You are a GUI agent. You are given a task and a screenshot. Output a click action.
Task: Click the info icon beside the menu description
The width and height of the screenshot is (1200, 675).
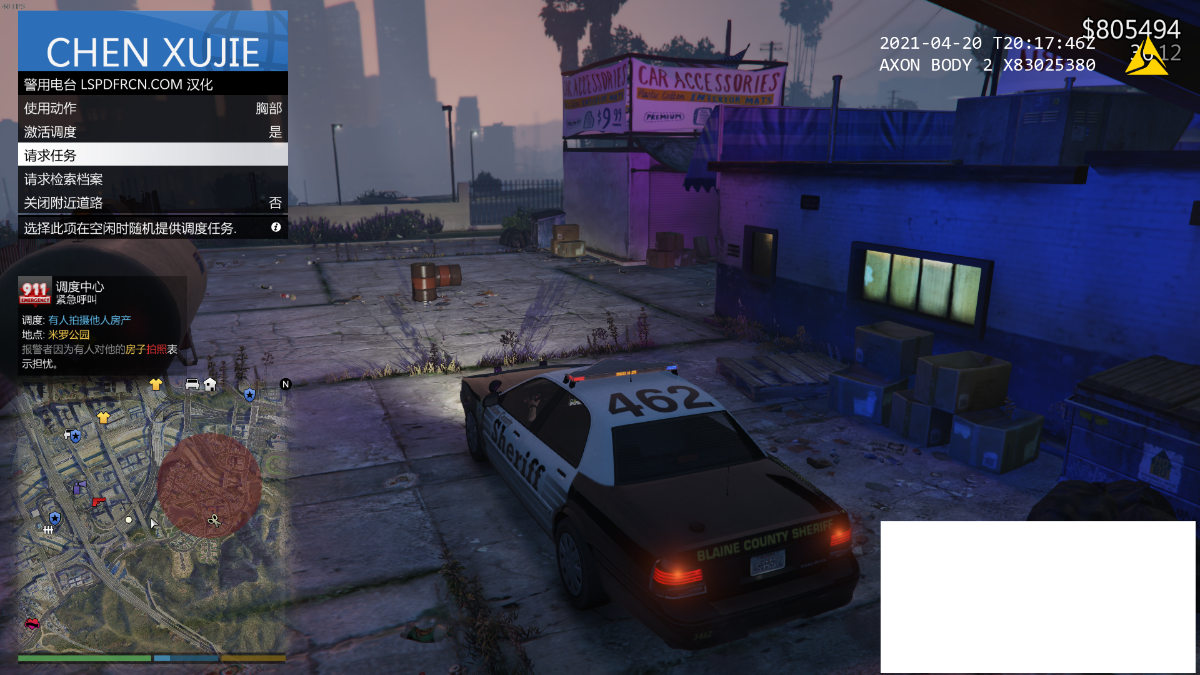(x=276, y=228)
